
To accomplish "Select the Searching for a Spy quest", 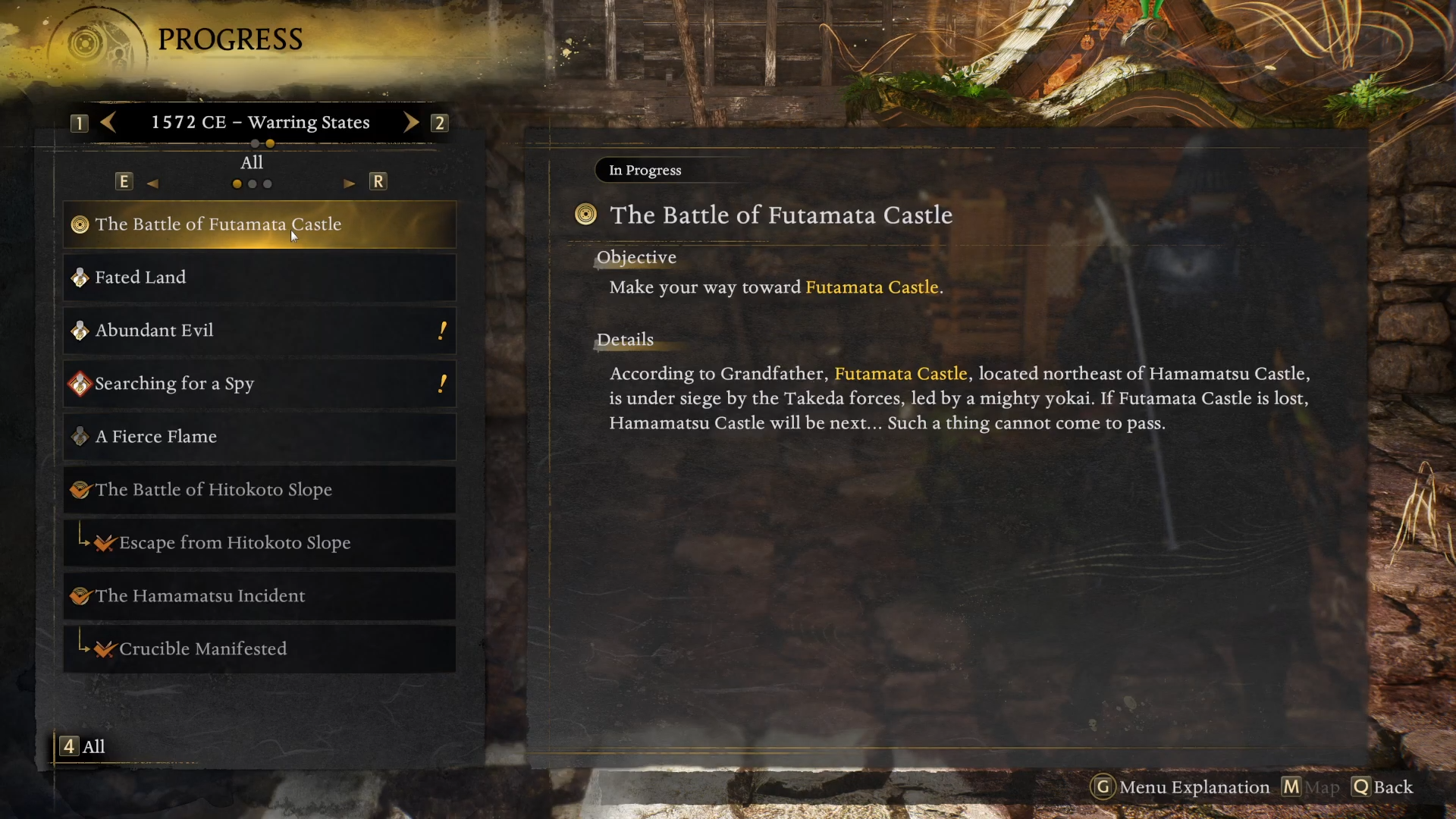I will [259, 384].
